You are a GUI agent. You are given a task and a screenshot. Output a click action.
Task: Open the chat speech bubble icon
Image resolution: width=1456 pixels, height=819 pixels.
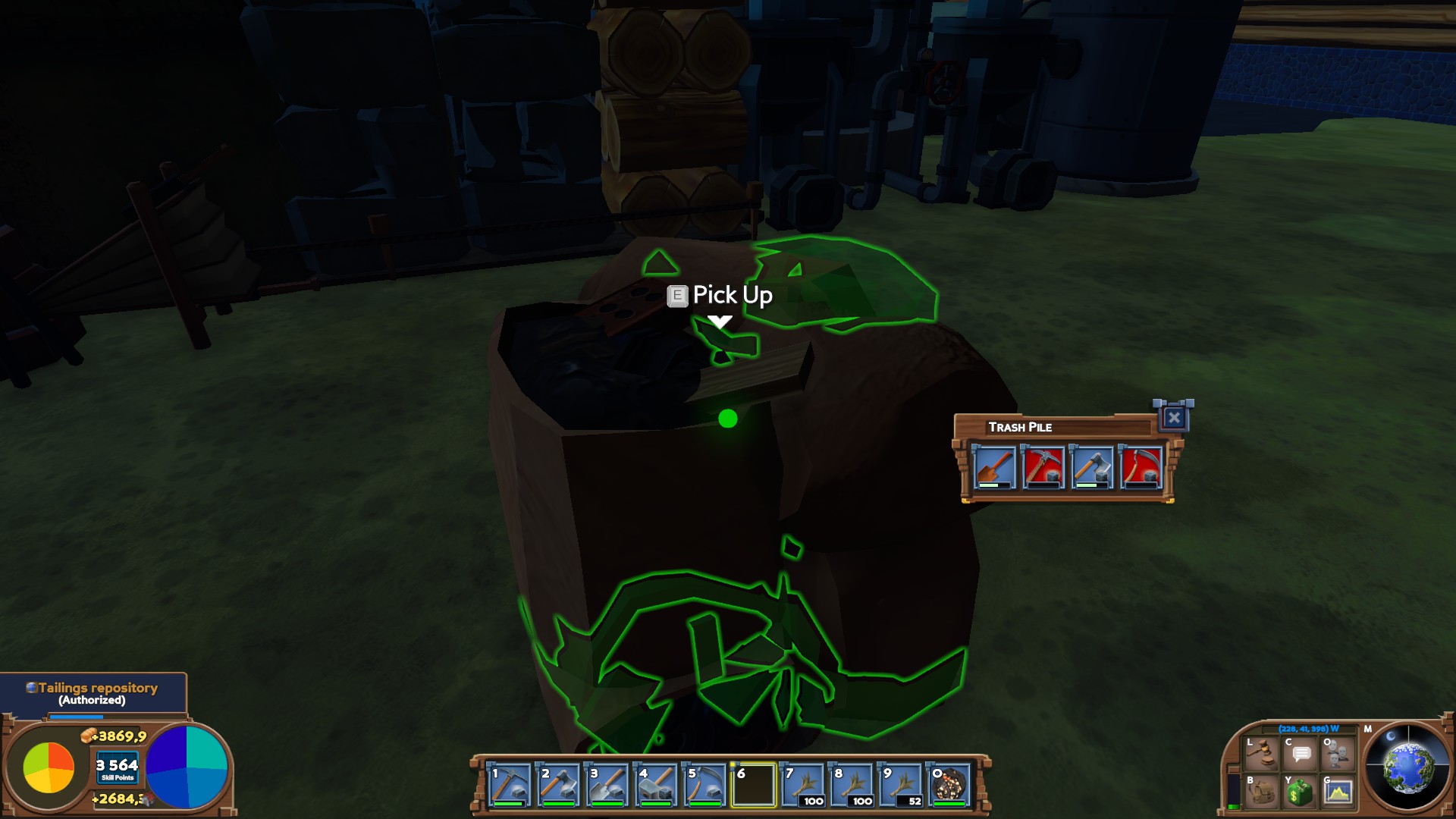click(1301, 754)
